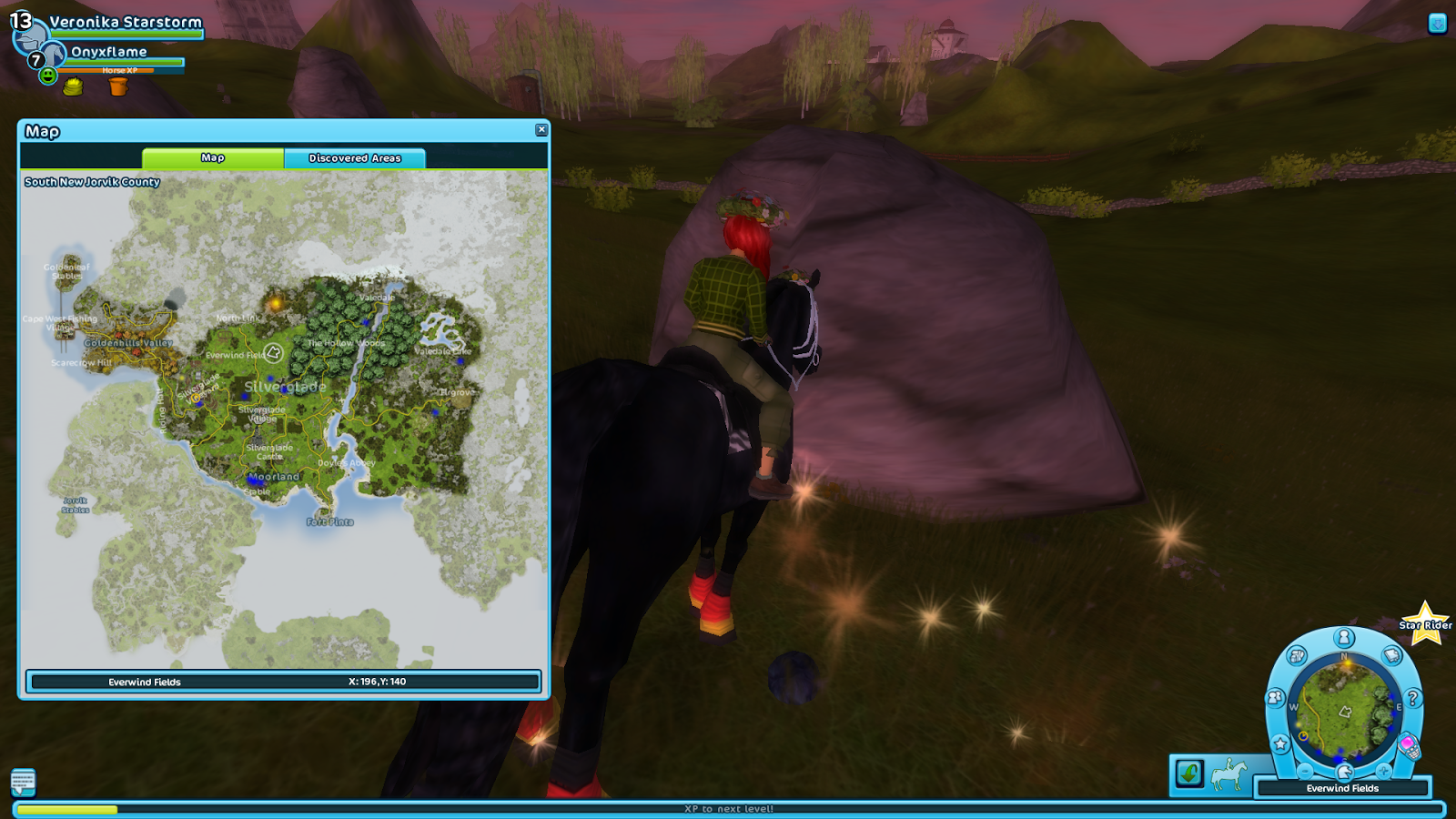Zoom out the minimap with the minus control
Viewport: 1456px width, 819px height.
click(x=1305, y=772)
